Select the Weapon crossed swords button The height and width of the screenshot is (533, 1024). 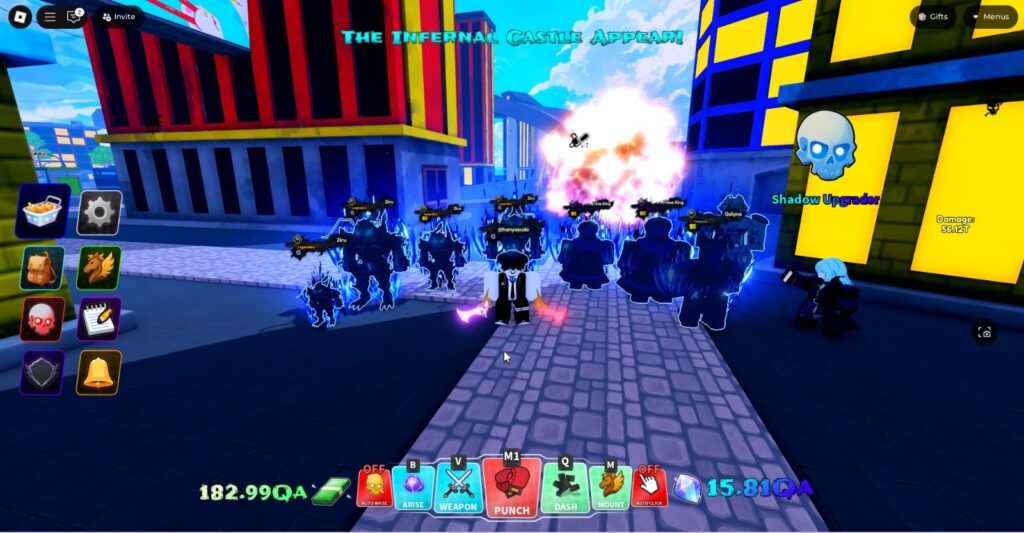tap(458, 488)
